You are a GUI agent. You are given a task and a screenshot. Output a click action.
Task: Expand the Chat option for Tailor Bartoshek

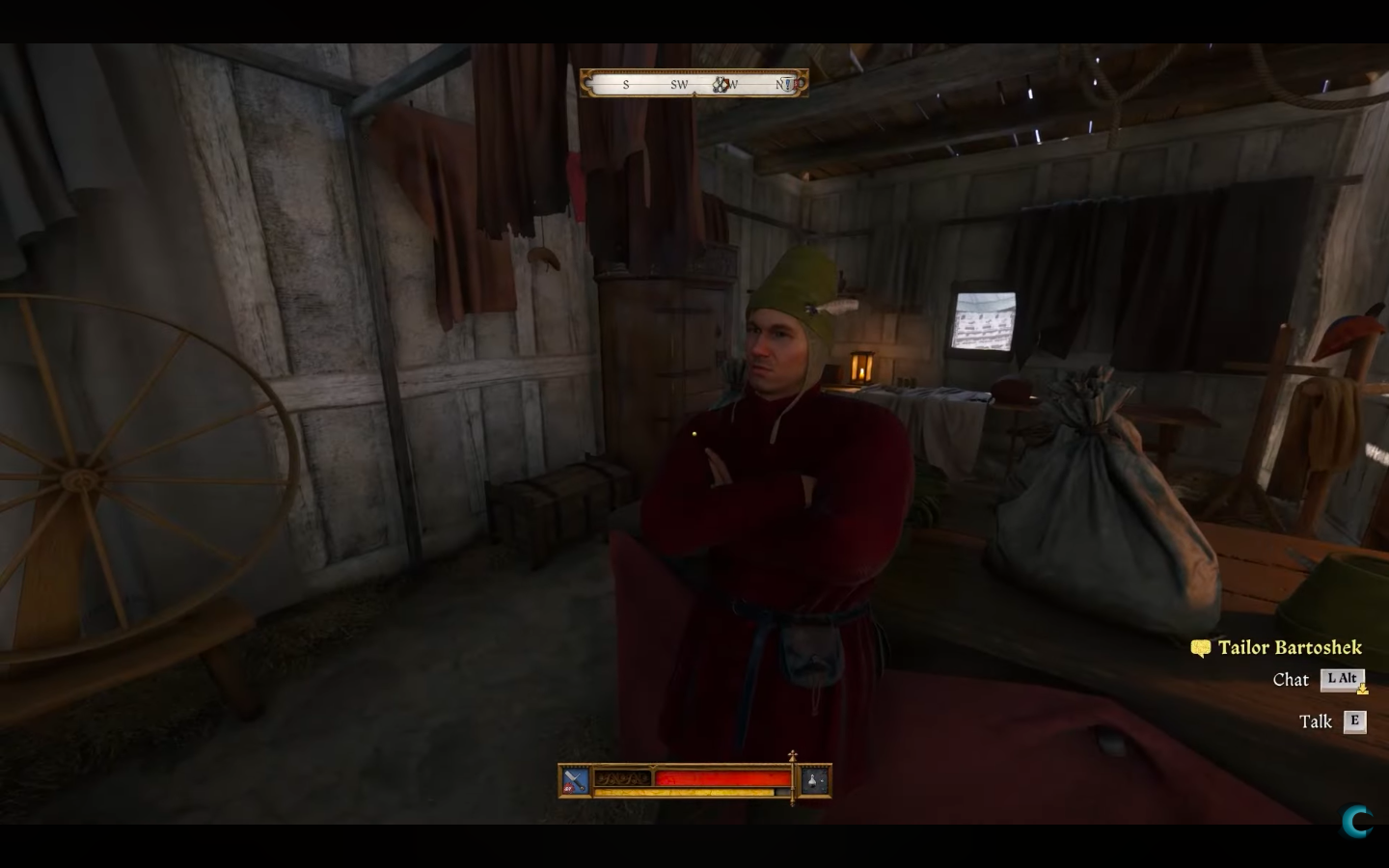click(x=1292, y=680)
